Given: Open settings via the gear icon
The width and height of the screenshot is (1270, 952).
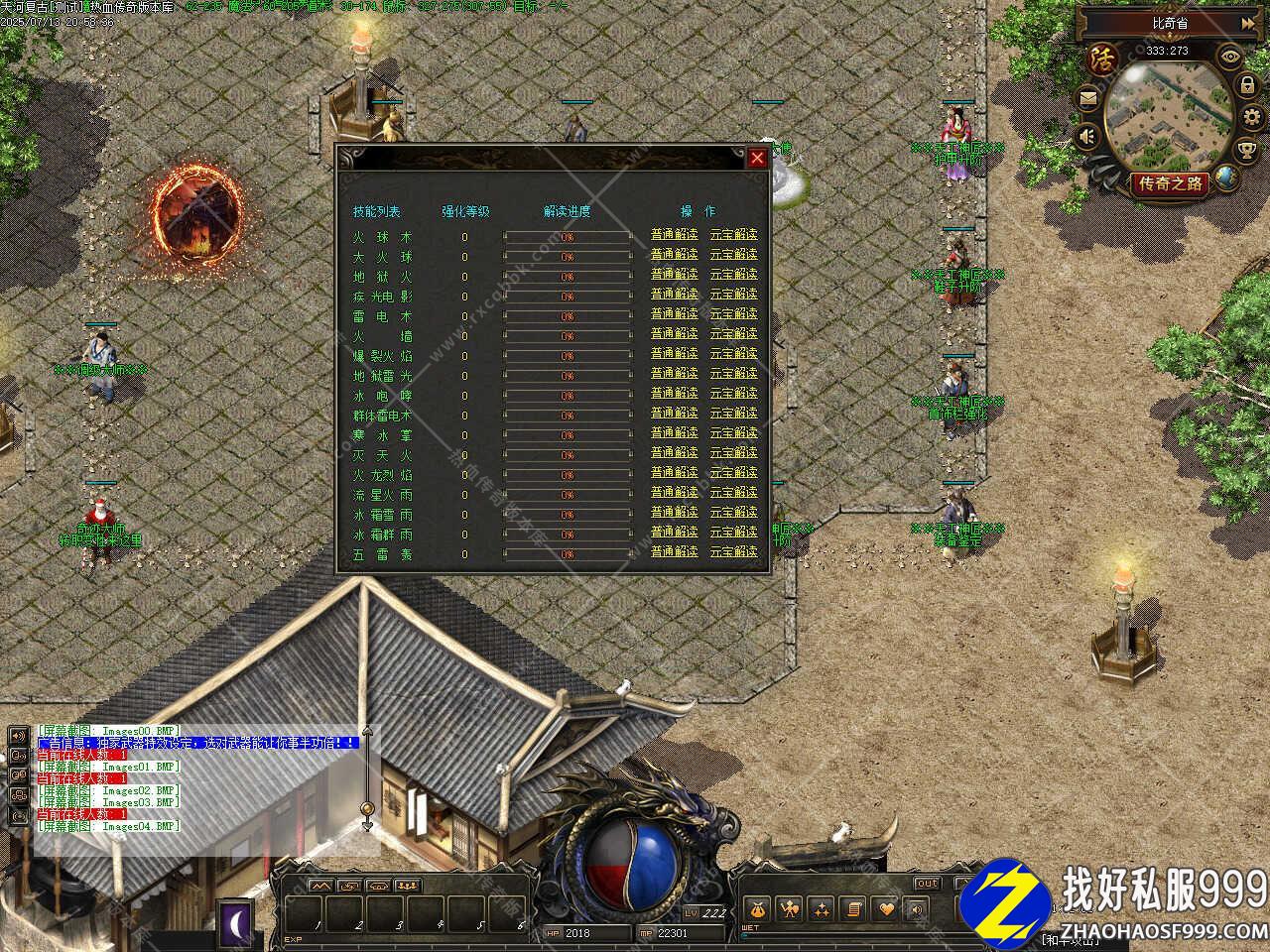Looking at the screenshot, I should click(x=1251, y=119).
